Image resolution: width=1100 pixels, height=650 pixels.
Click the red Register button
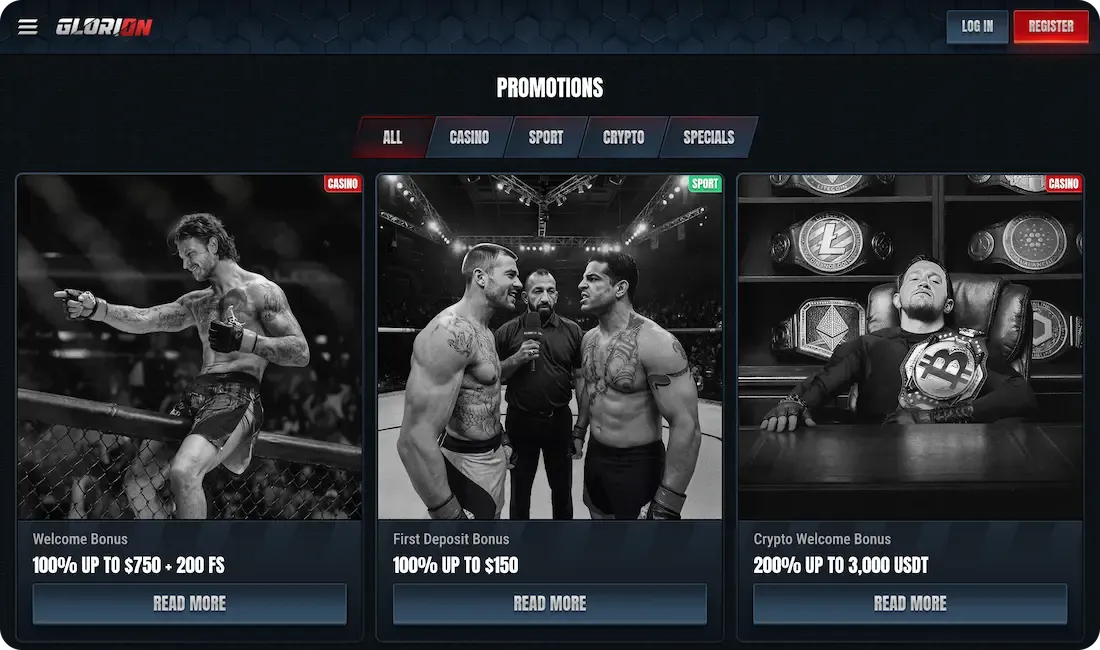tap(1050, 27)
